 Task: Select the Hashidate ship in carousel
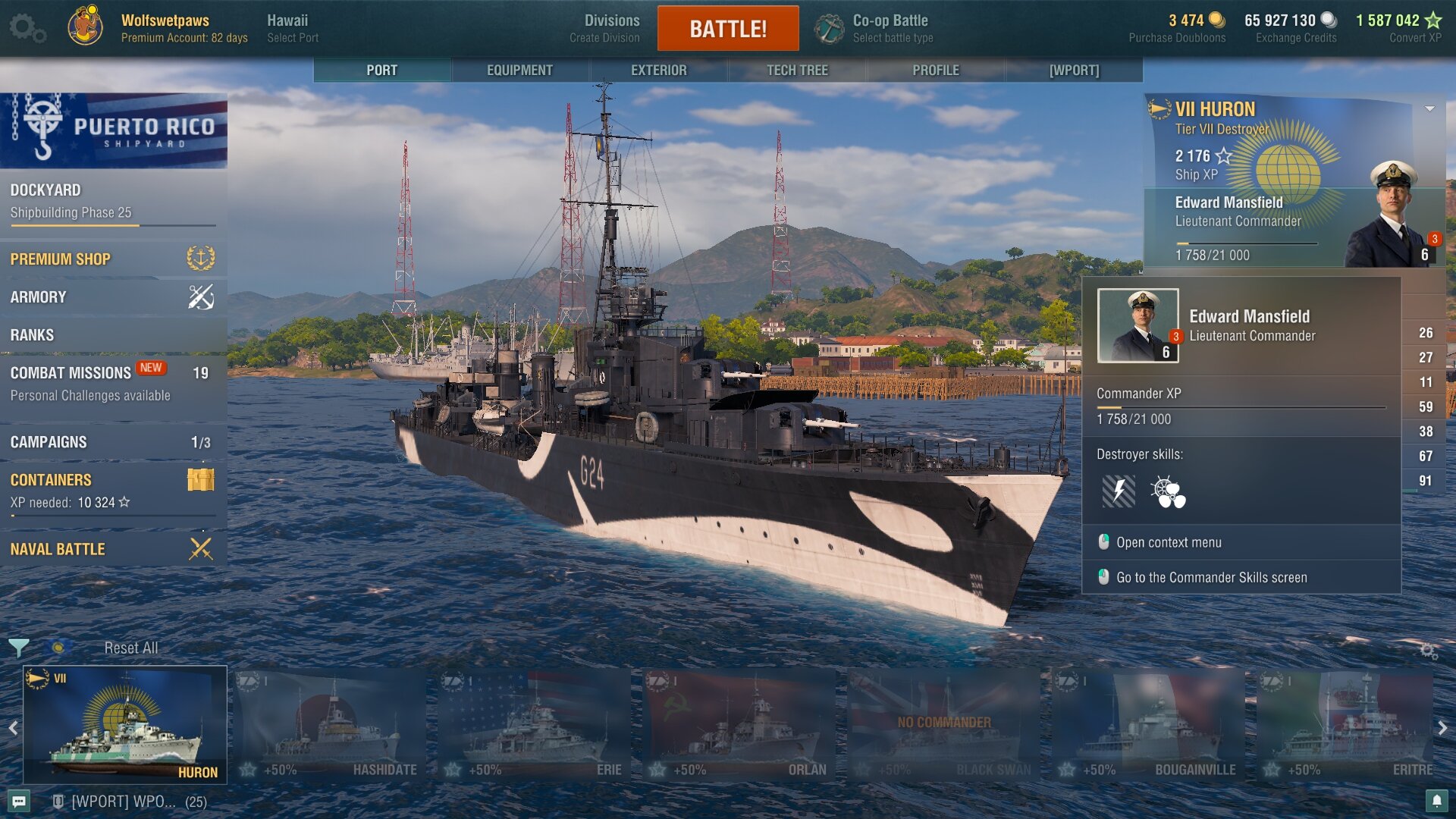[x=330, y=726]
